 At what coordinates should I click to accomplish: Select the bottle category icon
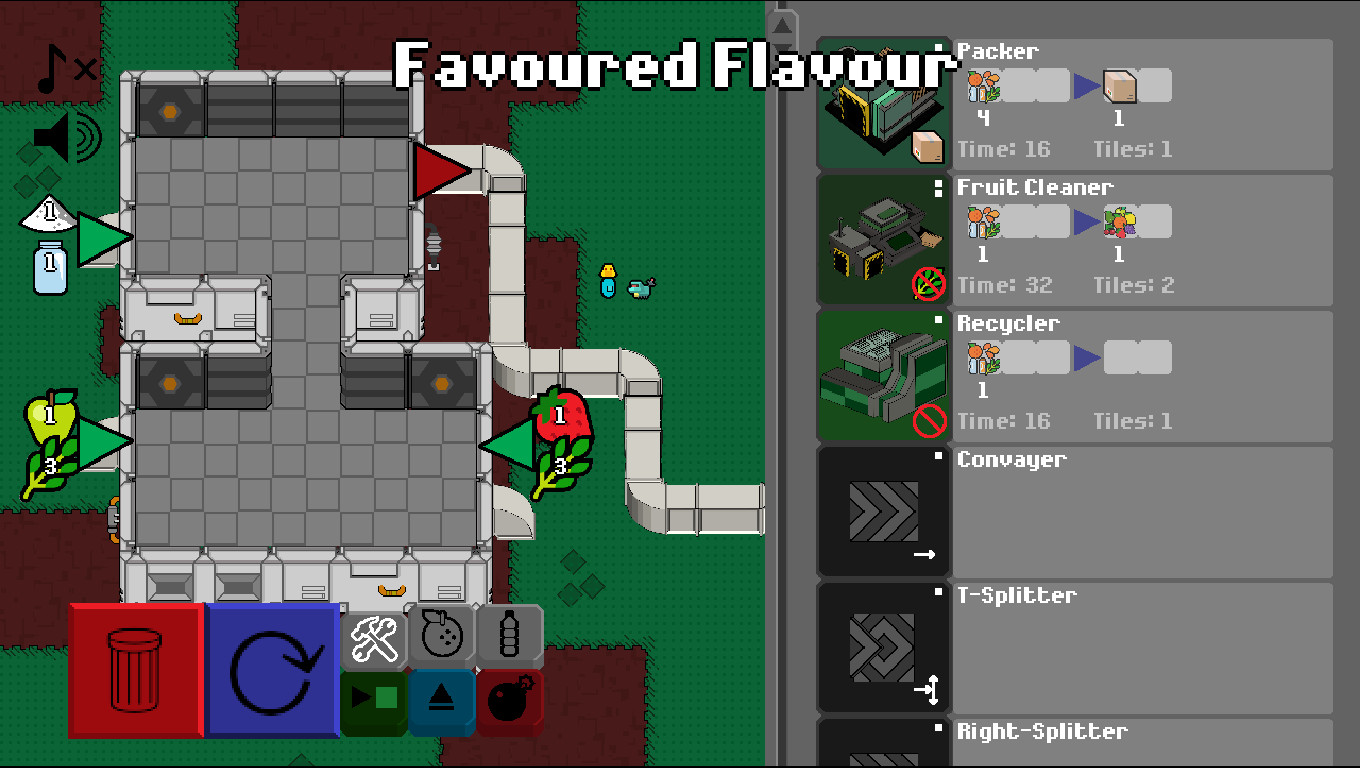click(509, 632)
